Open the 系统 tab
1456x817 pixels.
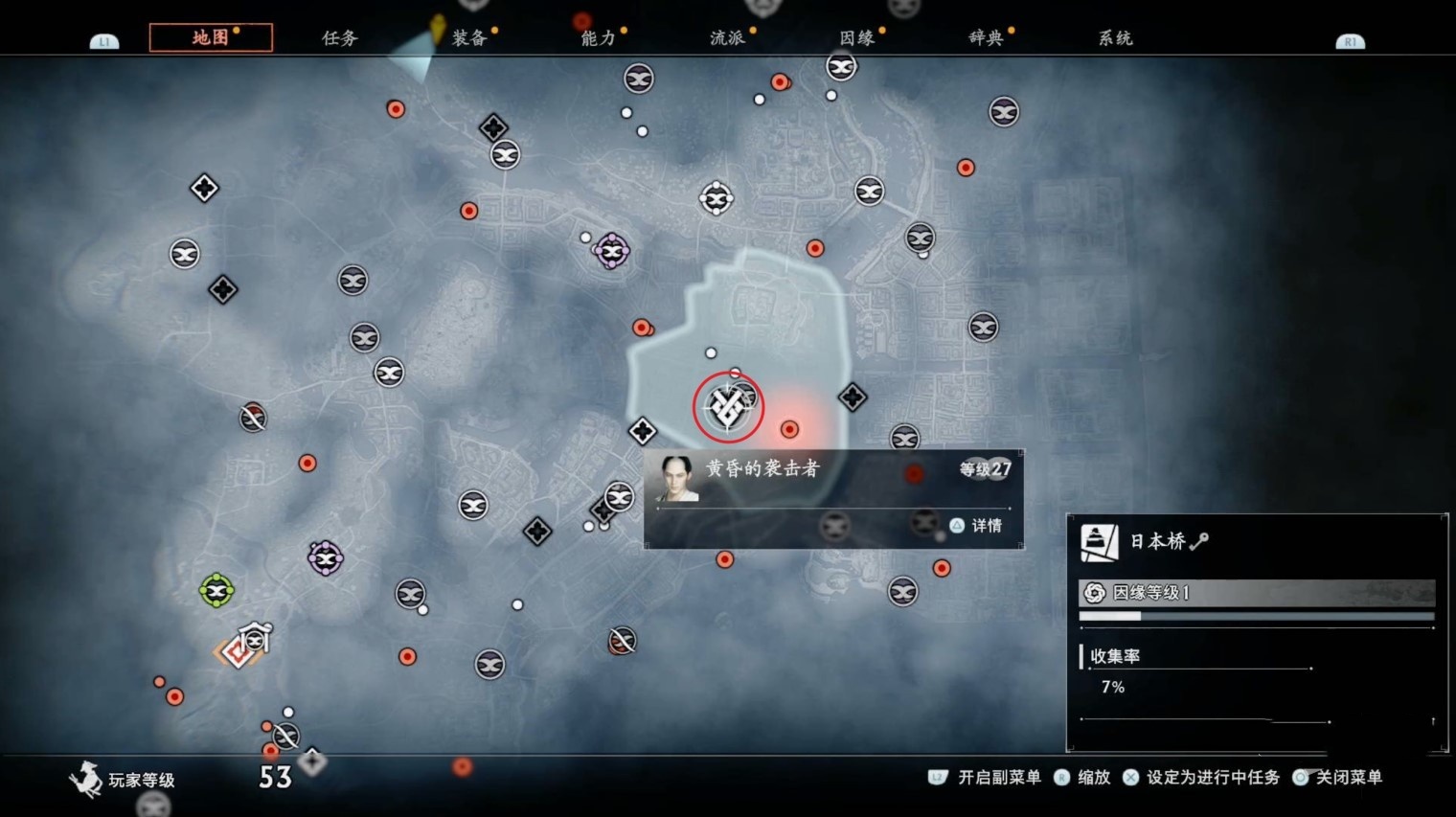tap(1115, 38)
